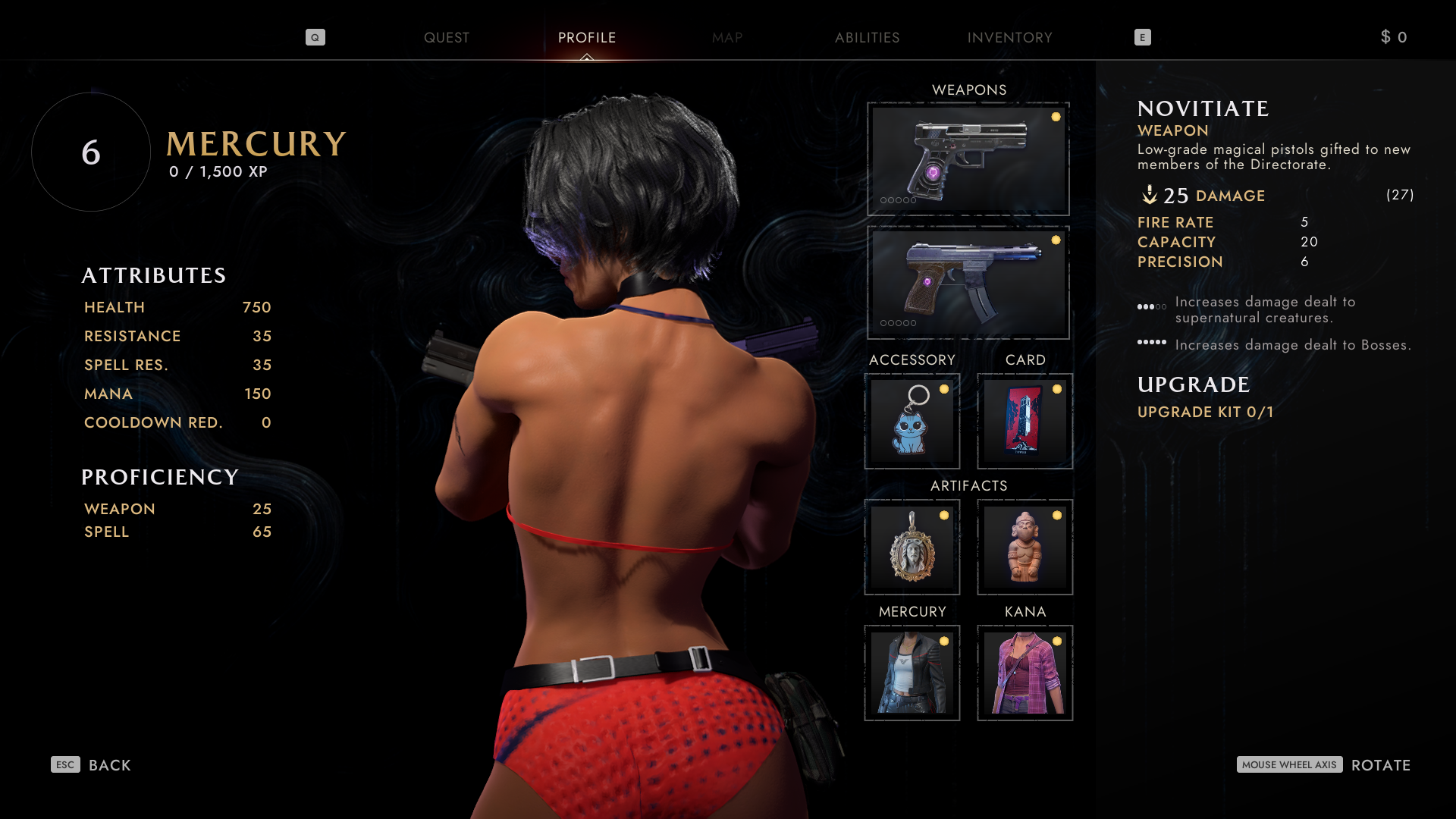Choose the purple submachine pistol slot
Screen dimensions: 1456x819
968,282
